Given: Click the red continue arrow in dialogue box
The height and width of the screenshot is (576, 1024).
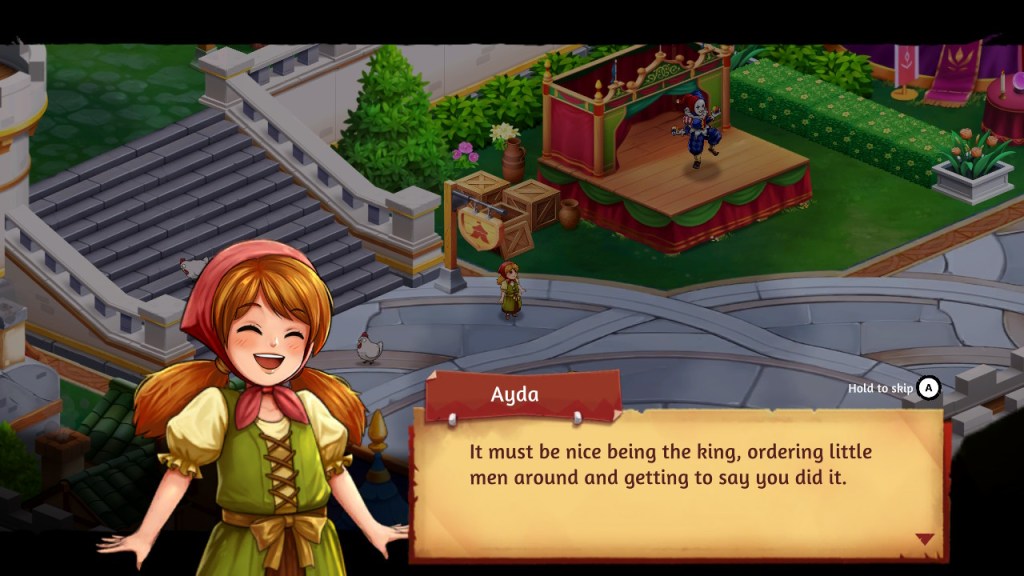Looking at the screenshot, I should tap(924, 539).
